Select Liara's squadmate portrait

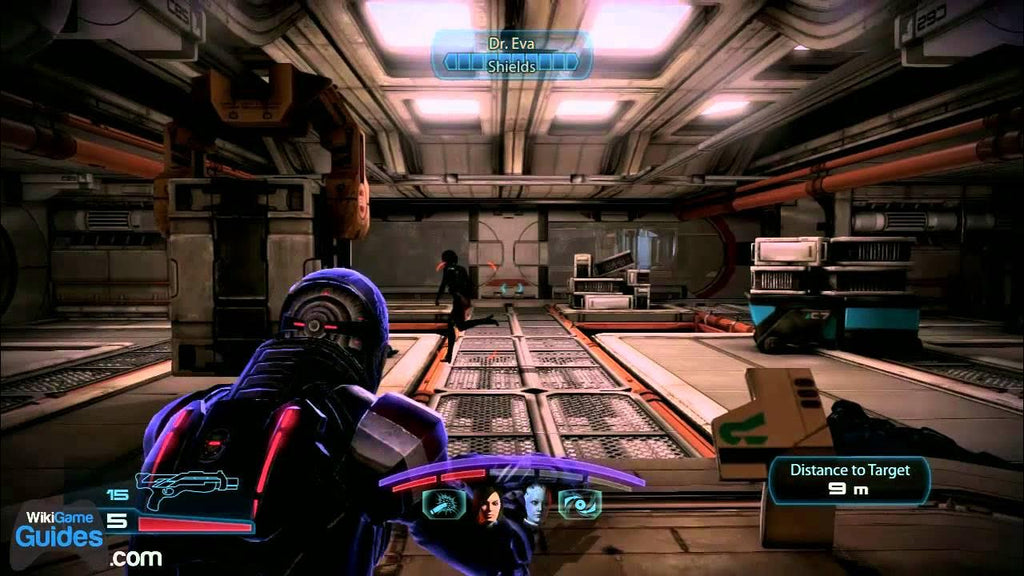[x=535, y=507]
